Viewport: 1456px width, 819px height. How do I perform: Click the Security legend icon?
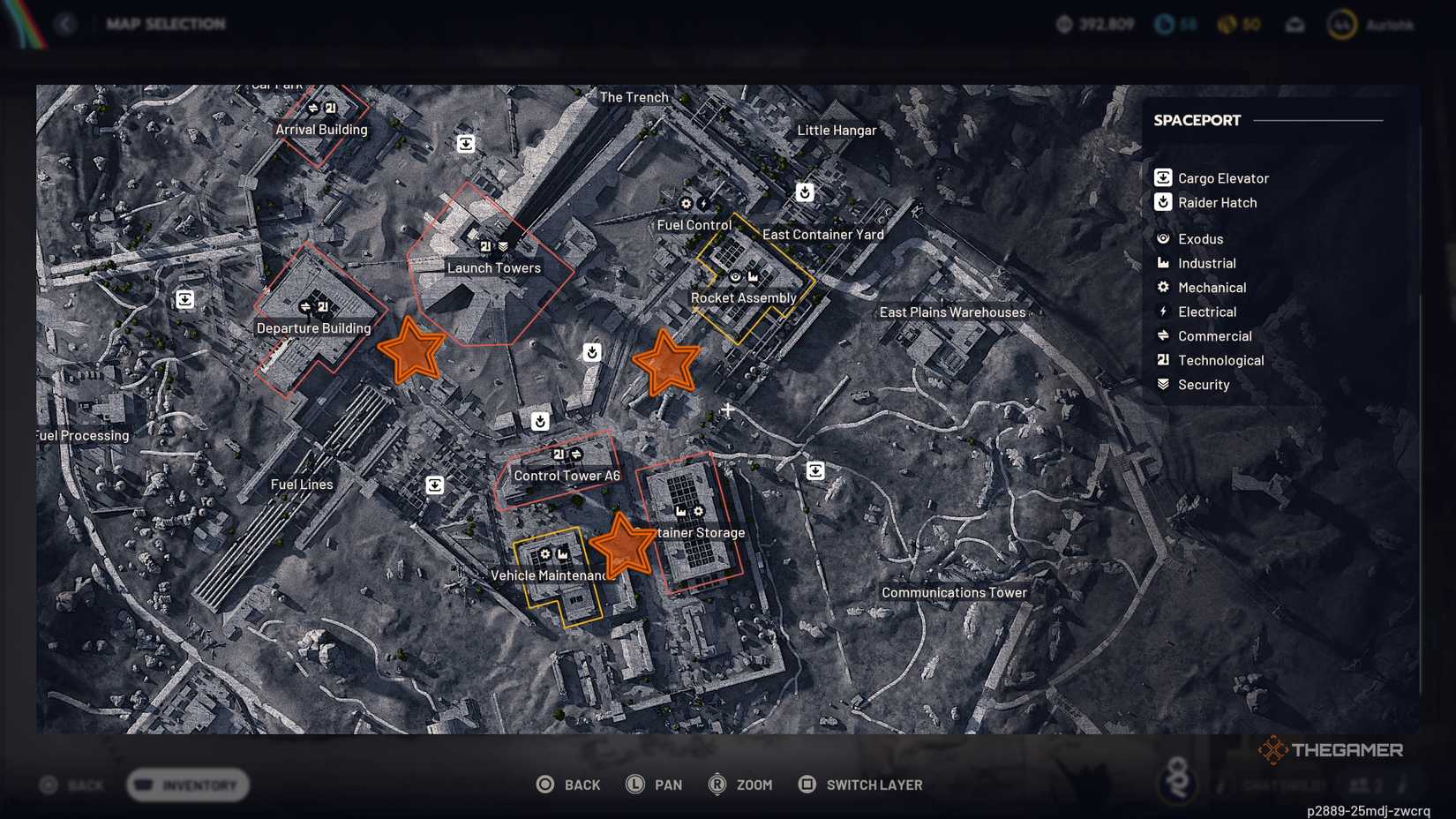tap(1163, 384)
